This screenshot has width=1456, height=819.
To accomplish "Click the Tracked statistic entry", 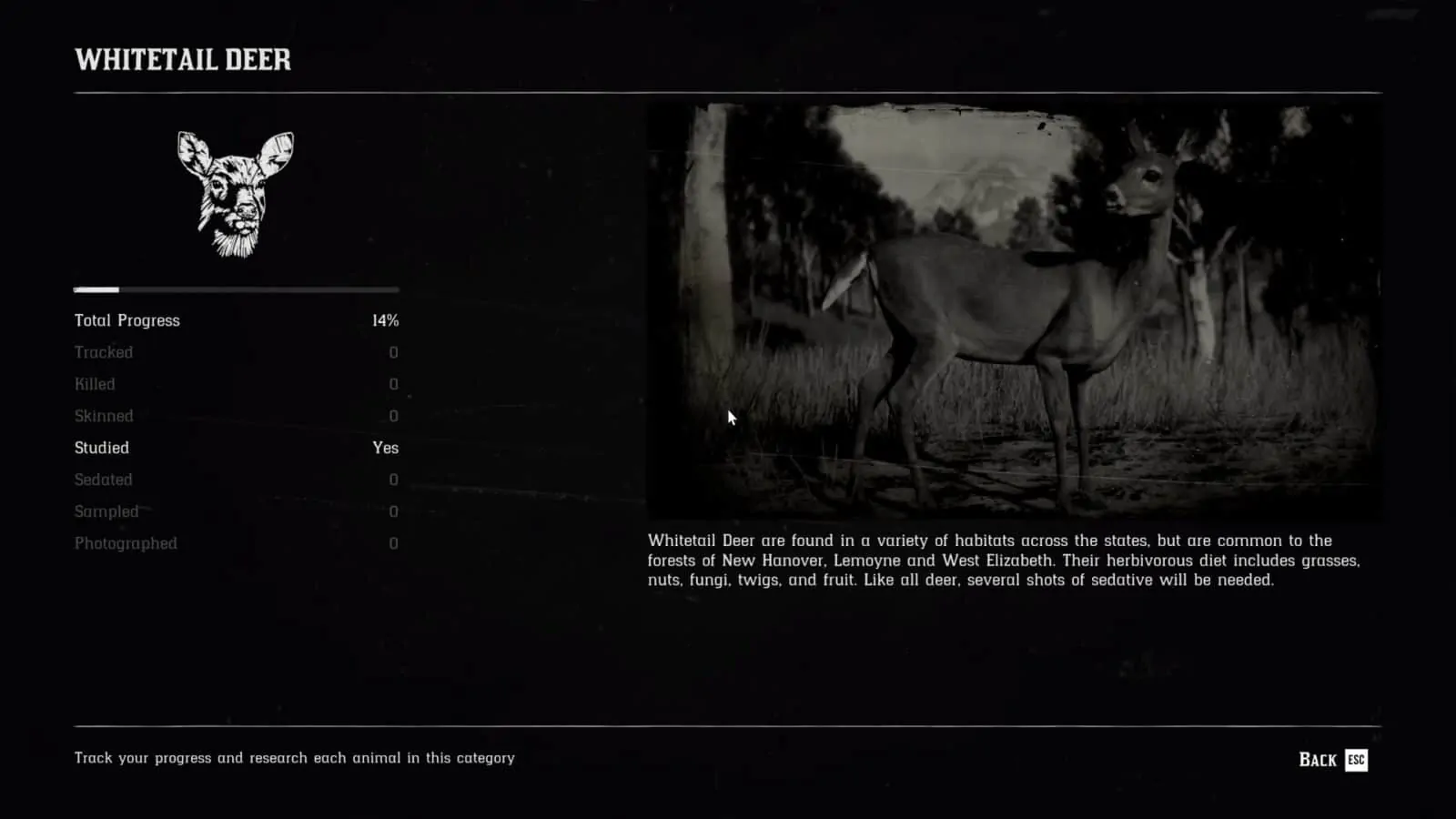I will tap(105, 352).
